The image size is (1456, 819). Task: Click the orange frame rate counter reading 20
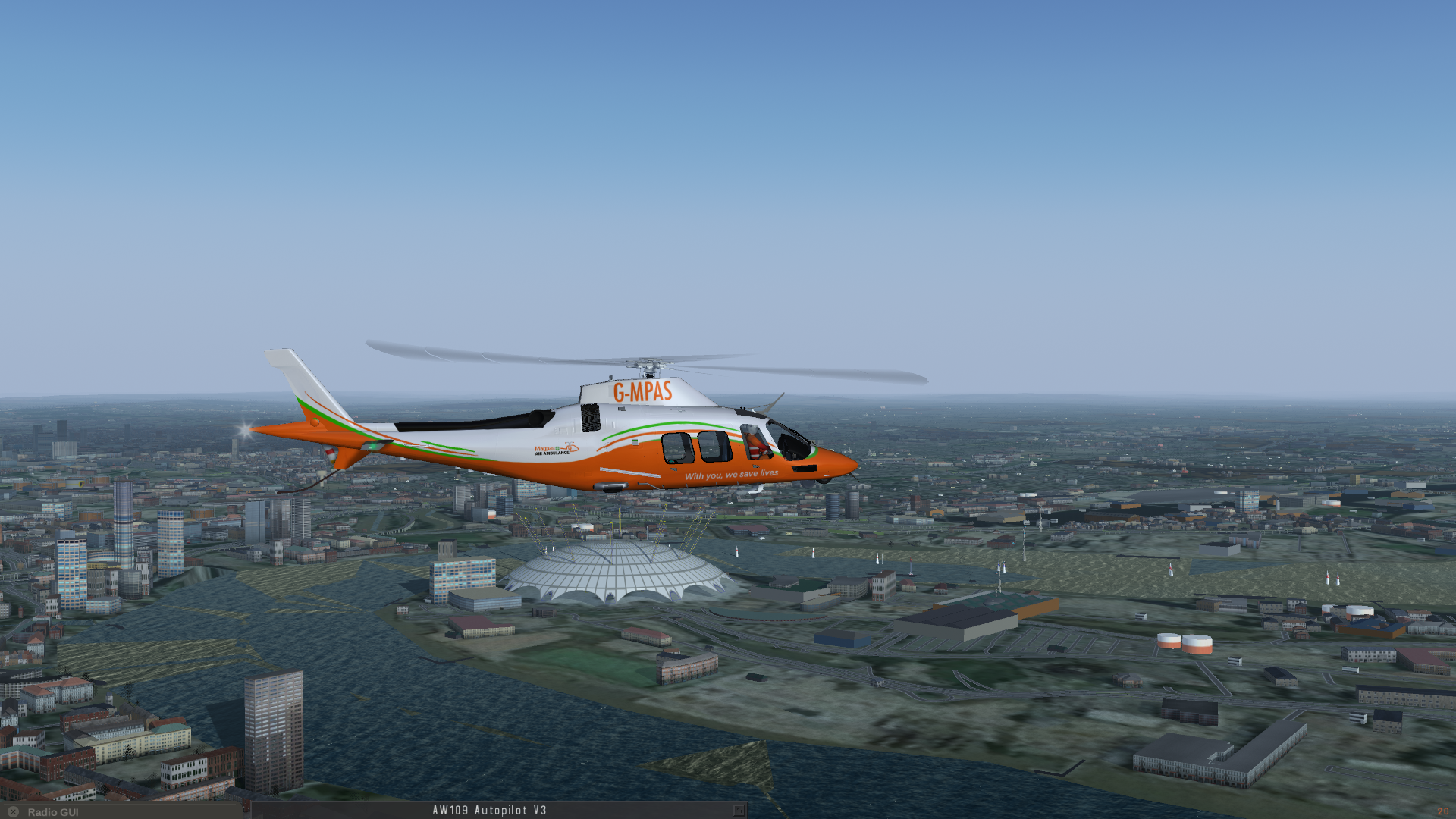(x=1442, y=811)
